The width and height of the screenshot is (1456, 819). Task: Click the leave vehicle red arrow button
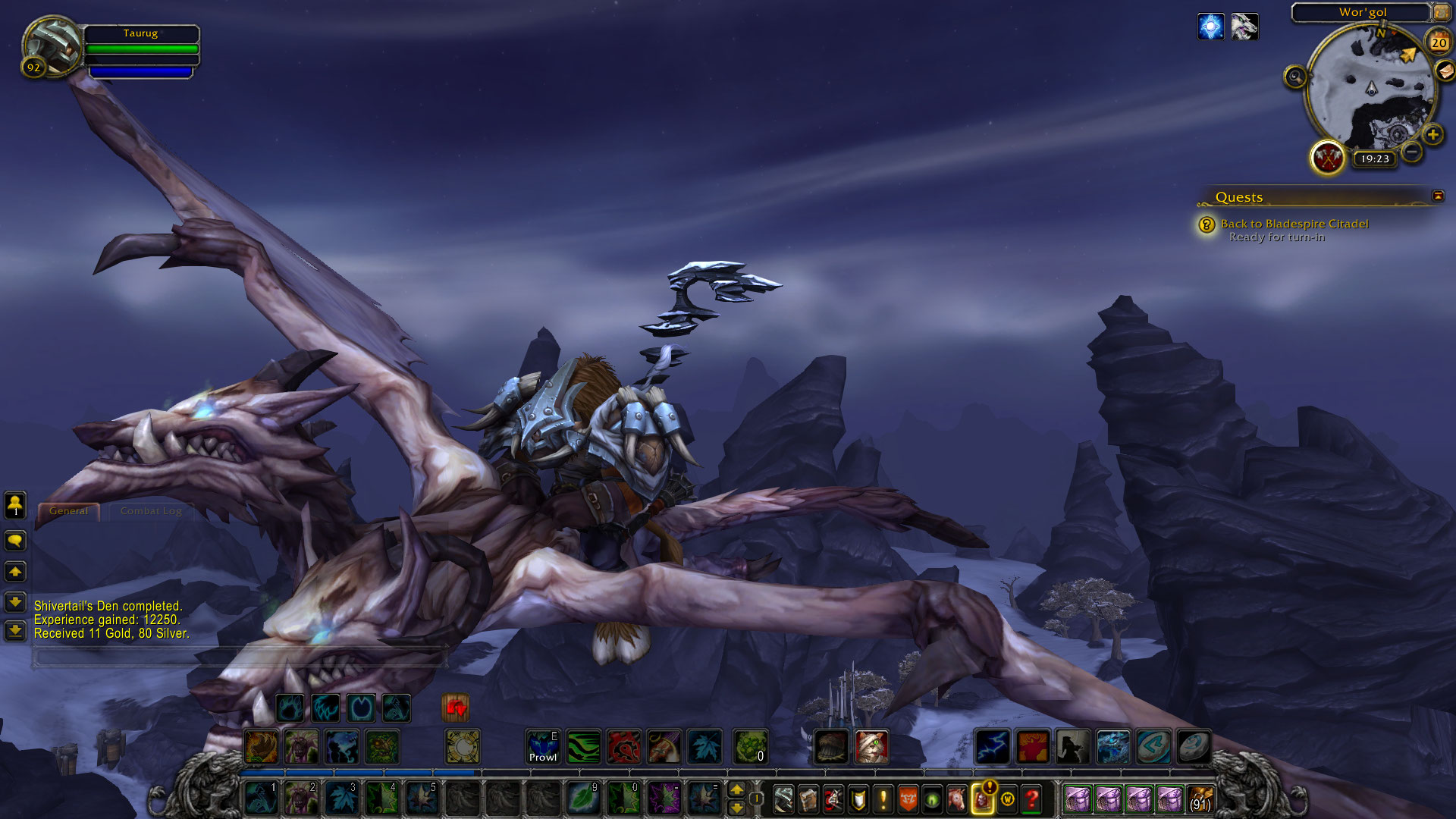point(456,708)
